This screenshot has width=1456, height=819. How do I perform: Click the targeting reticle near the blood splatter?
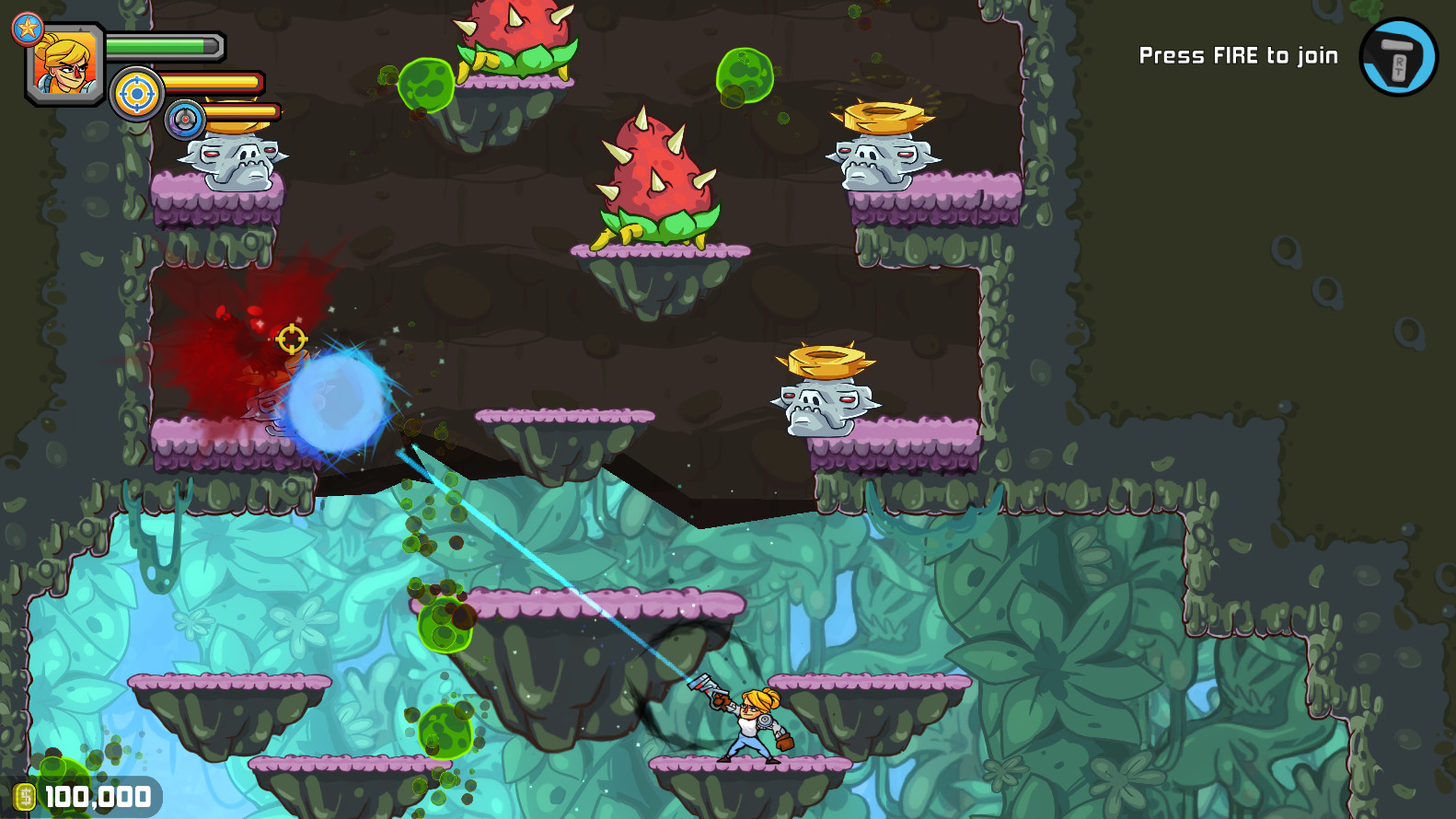coord(291,340)
